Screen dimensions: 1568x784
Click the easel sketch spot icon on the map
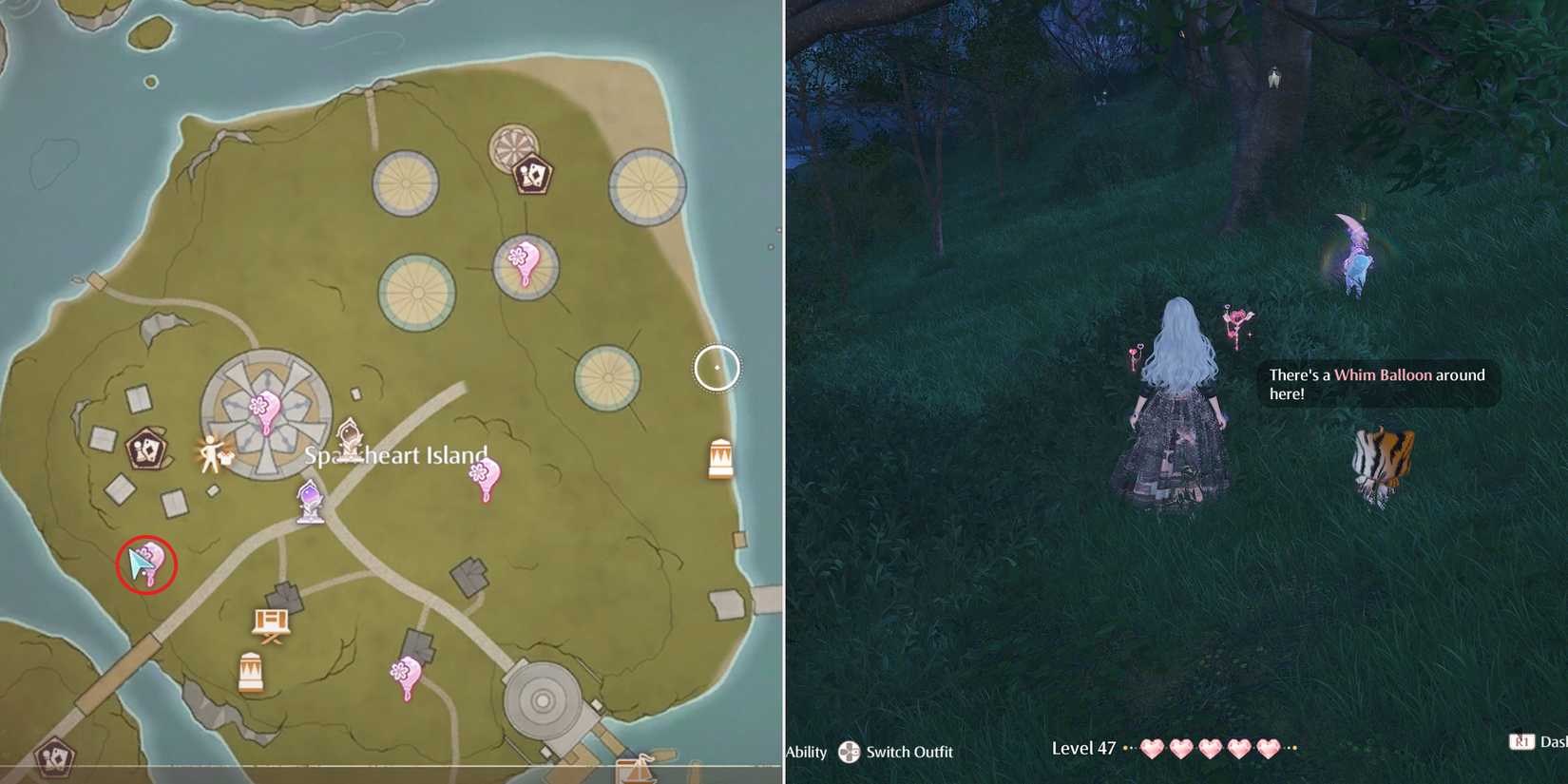(272, 620)
